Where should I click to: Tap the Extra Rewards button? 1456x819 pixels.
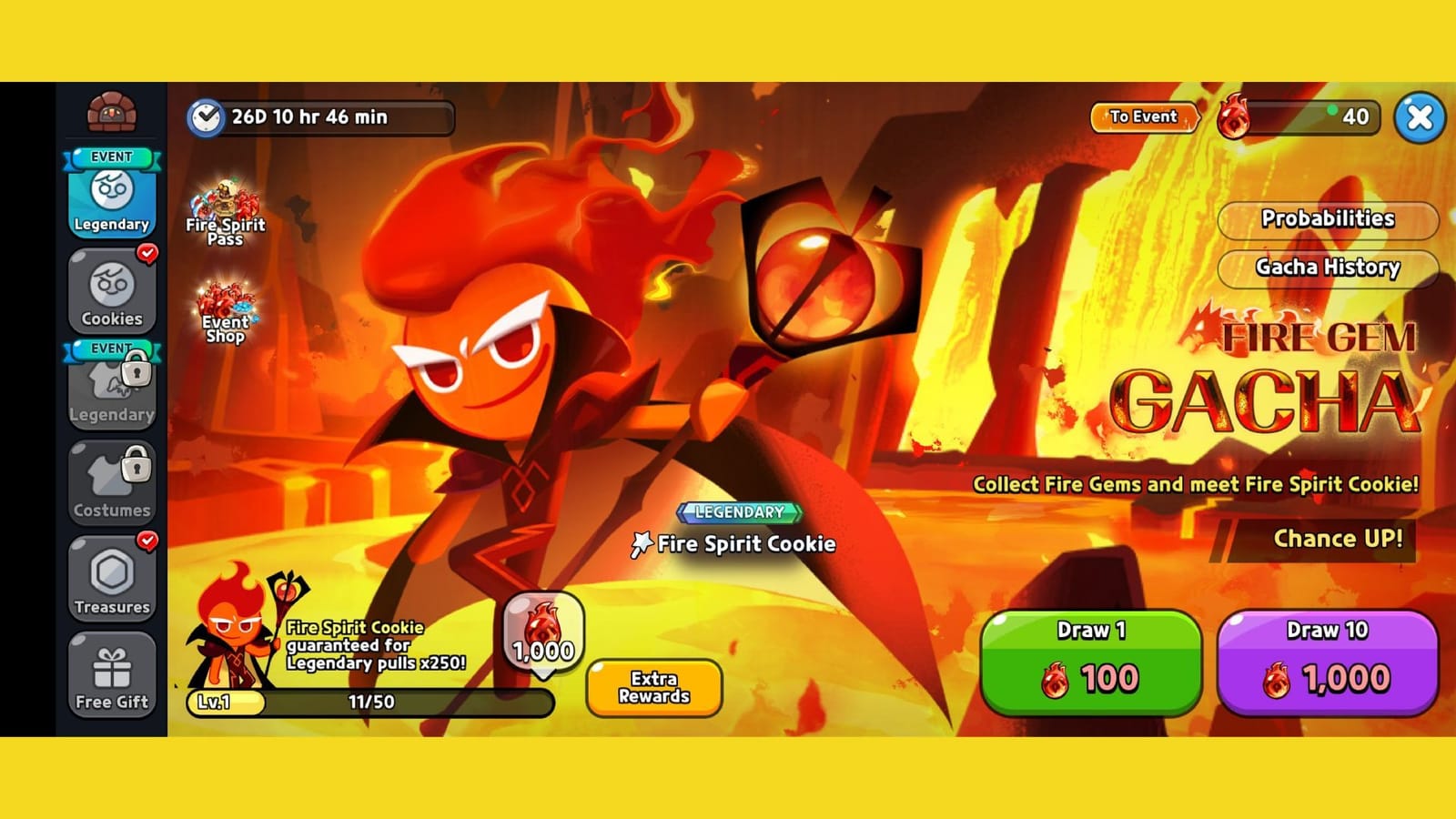pos(655,688)
